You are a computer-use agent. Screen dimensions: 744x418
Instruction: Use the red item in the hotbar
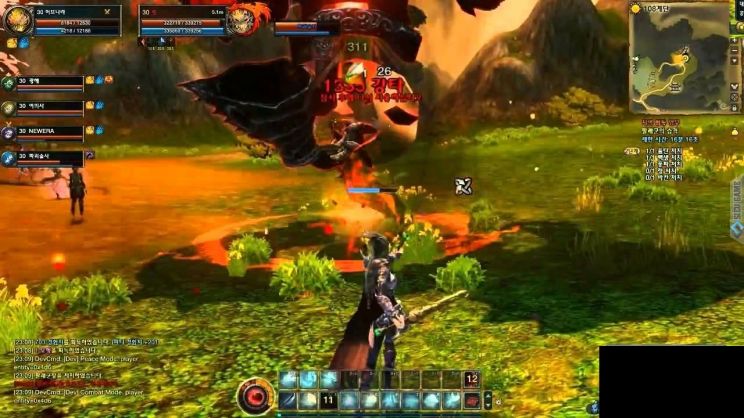coord(471,400)
